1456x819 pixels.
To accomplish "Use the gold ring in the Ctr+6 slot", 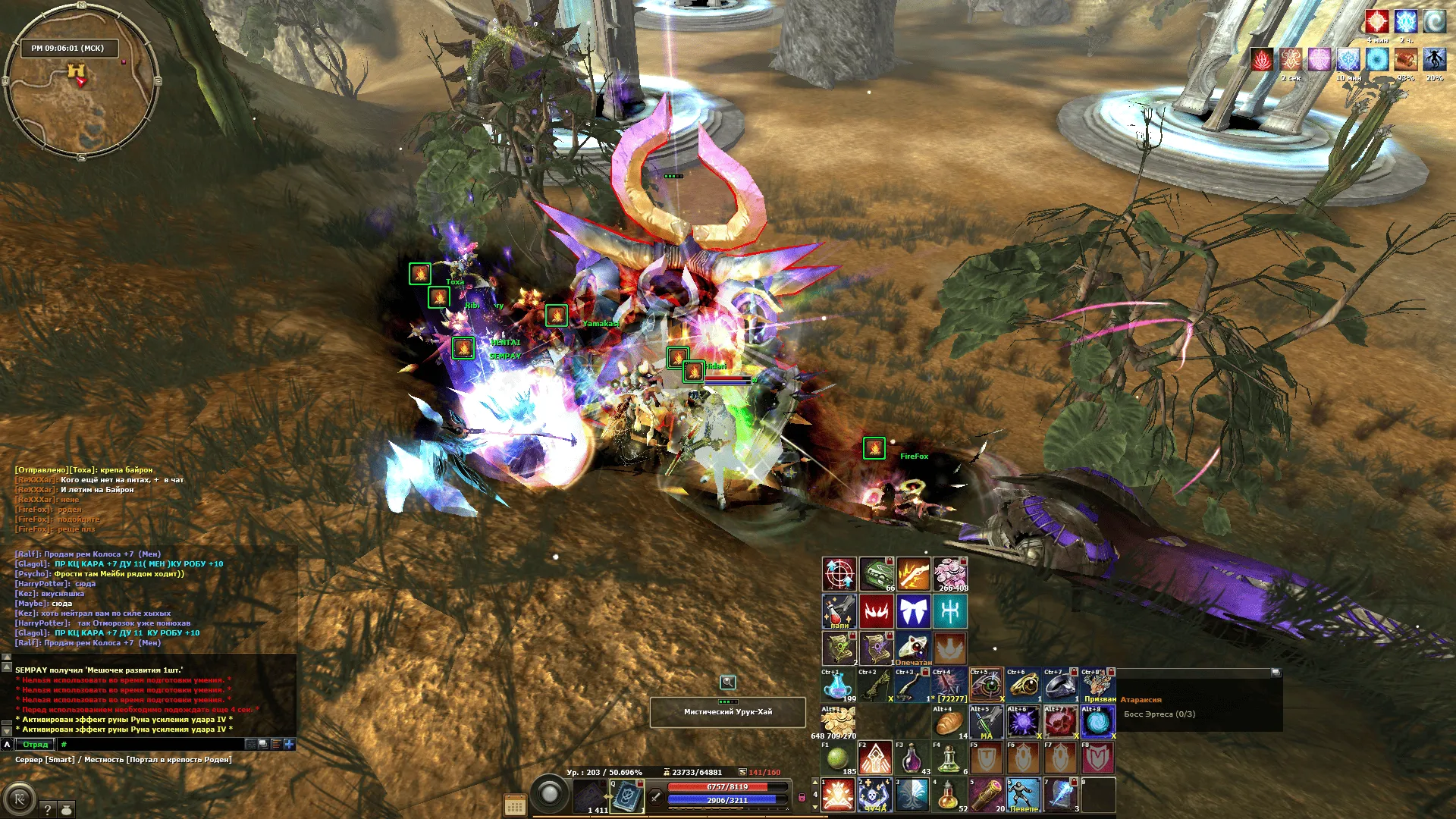I will coord(1023,686).
